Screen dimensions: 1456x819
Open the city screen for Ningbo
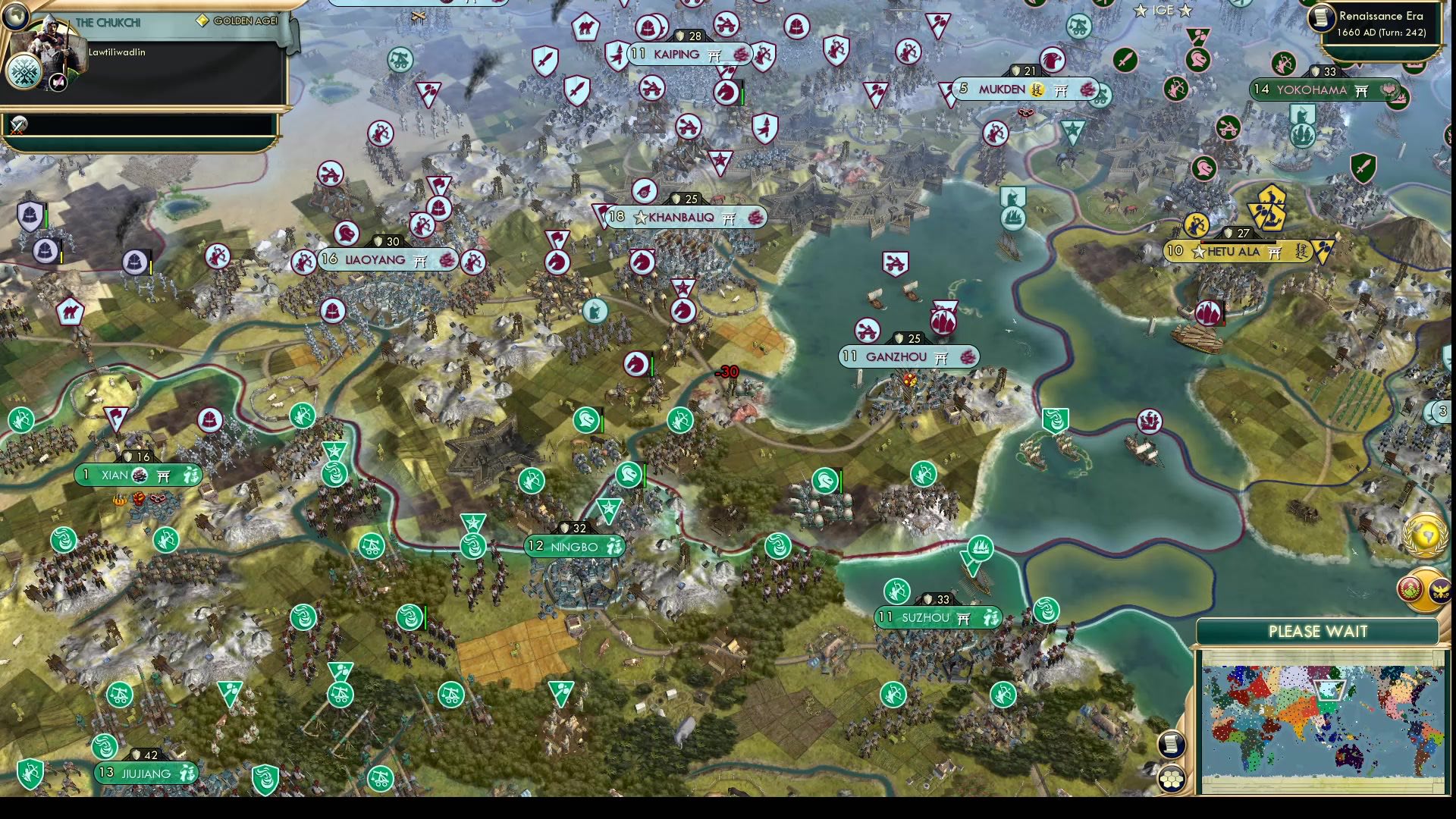pyautogui.click(x=575, y=546)
